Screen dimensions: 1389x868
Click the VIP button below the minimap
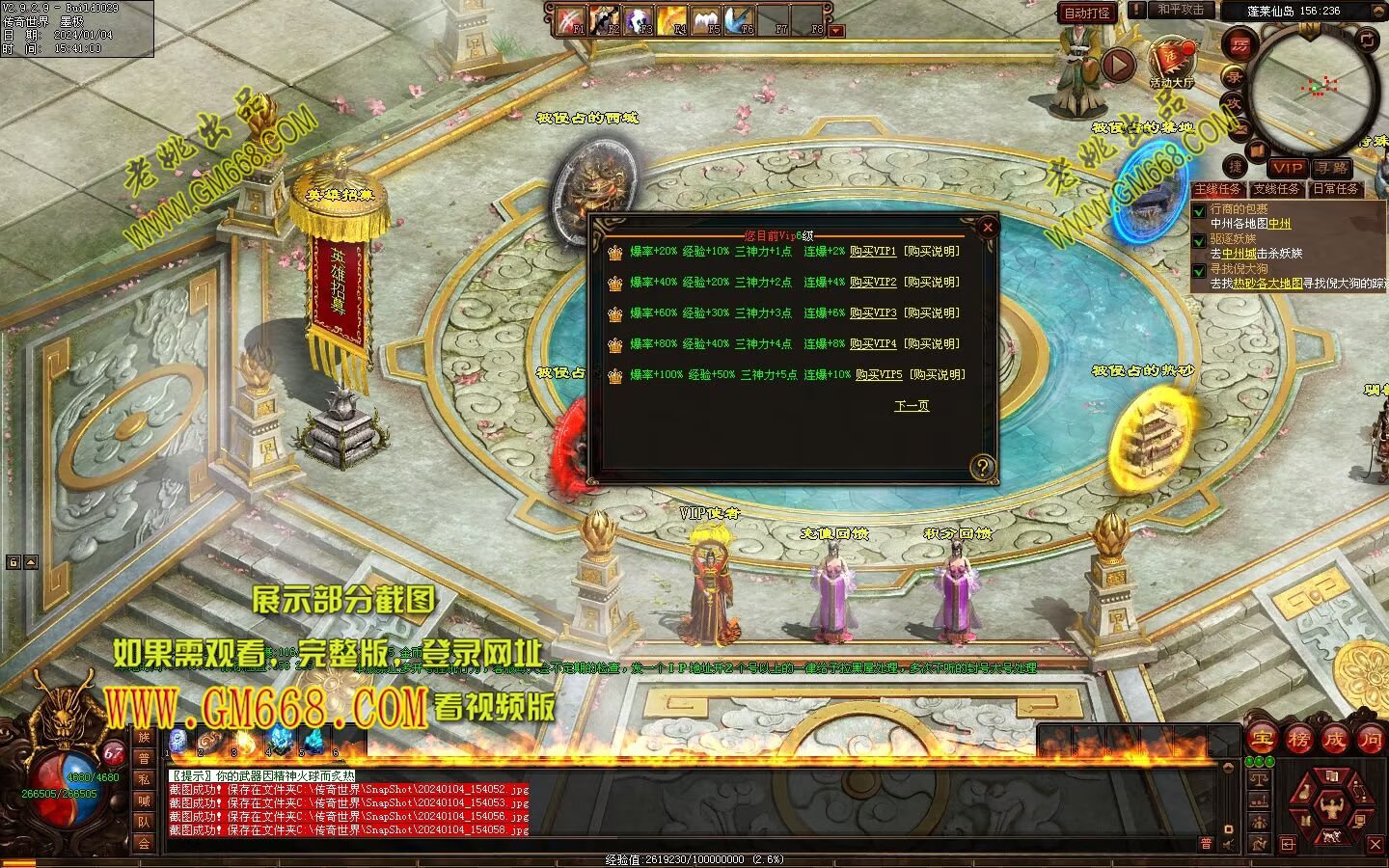pos(1287,168)
